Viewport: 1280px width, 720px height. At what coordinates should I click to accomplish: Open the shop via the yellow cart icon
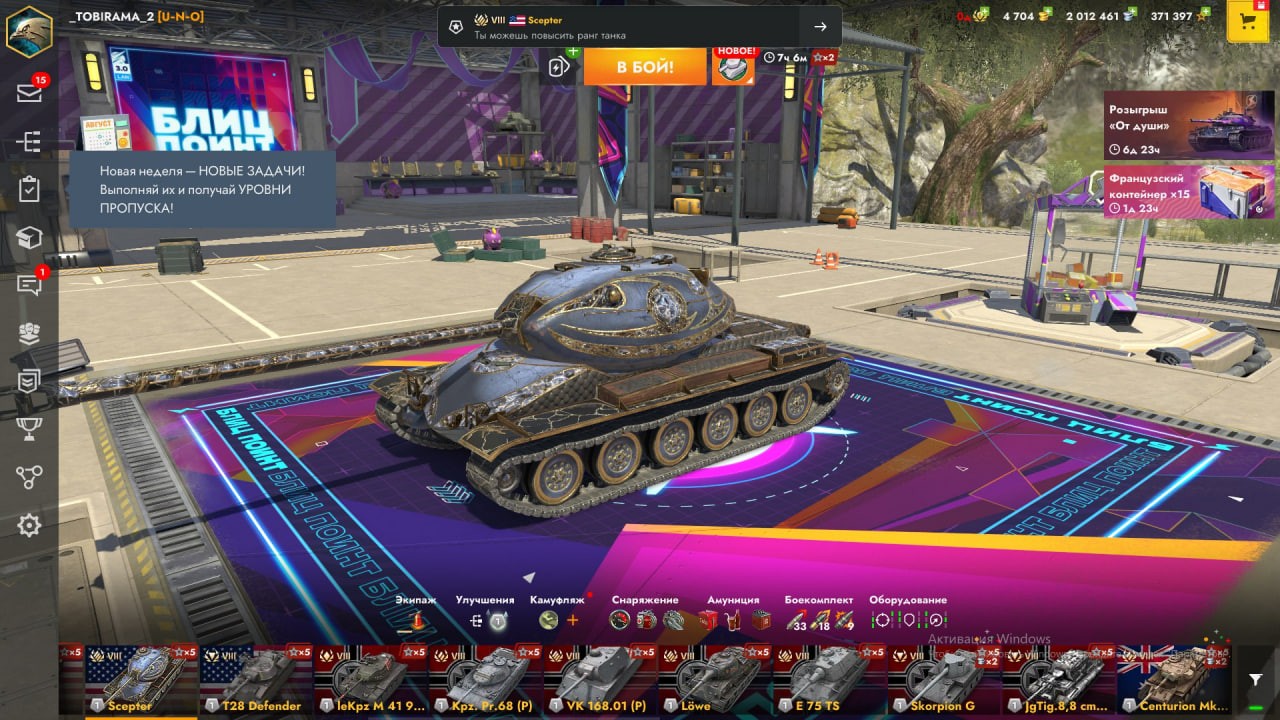pos(1247,22)
